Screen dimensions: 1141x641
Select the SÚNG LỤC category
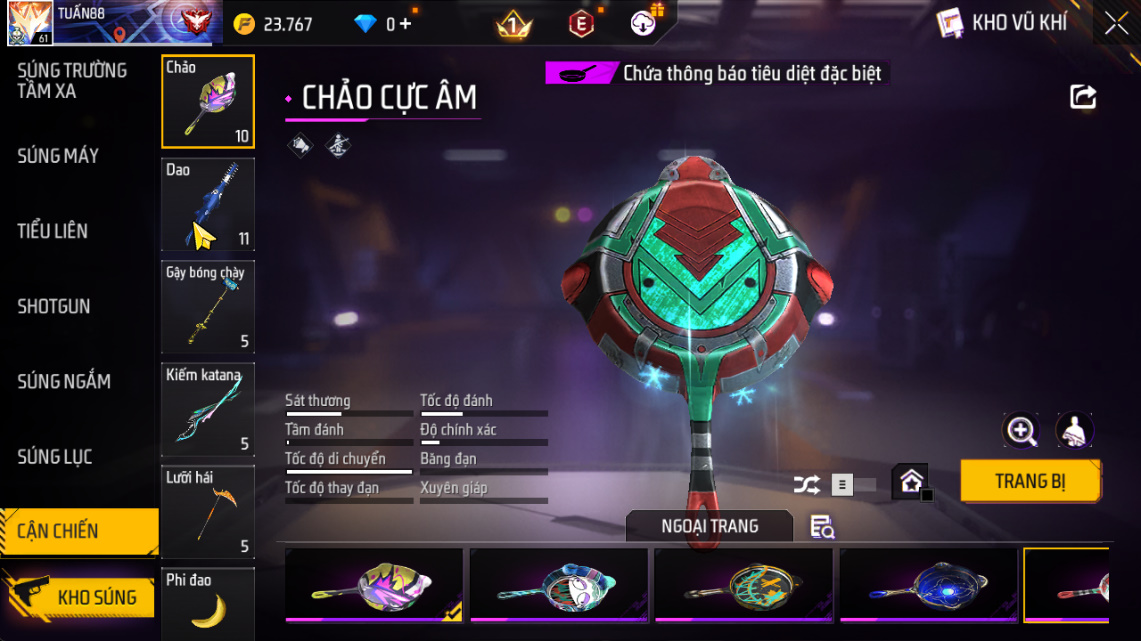55,457
